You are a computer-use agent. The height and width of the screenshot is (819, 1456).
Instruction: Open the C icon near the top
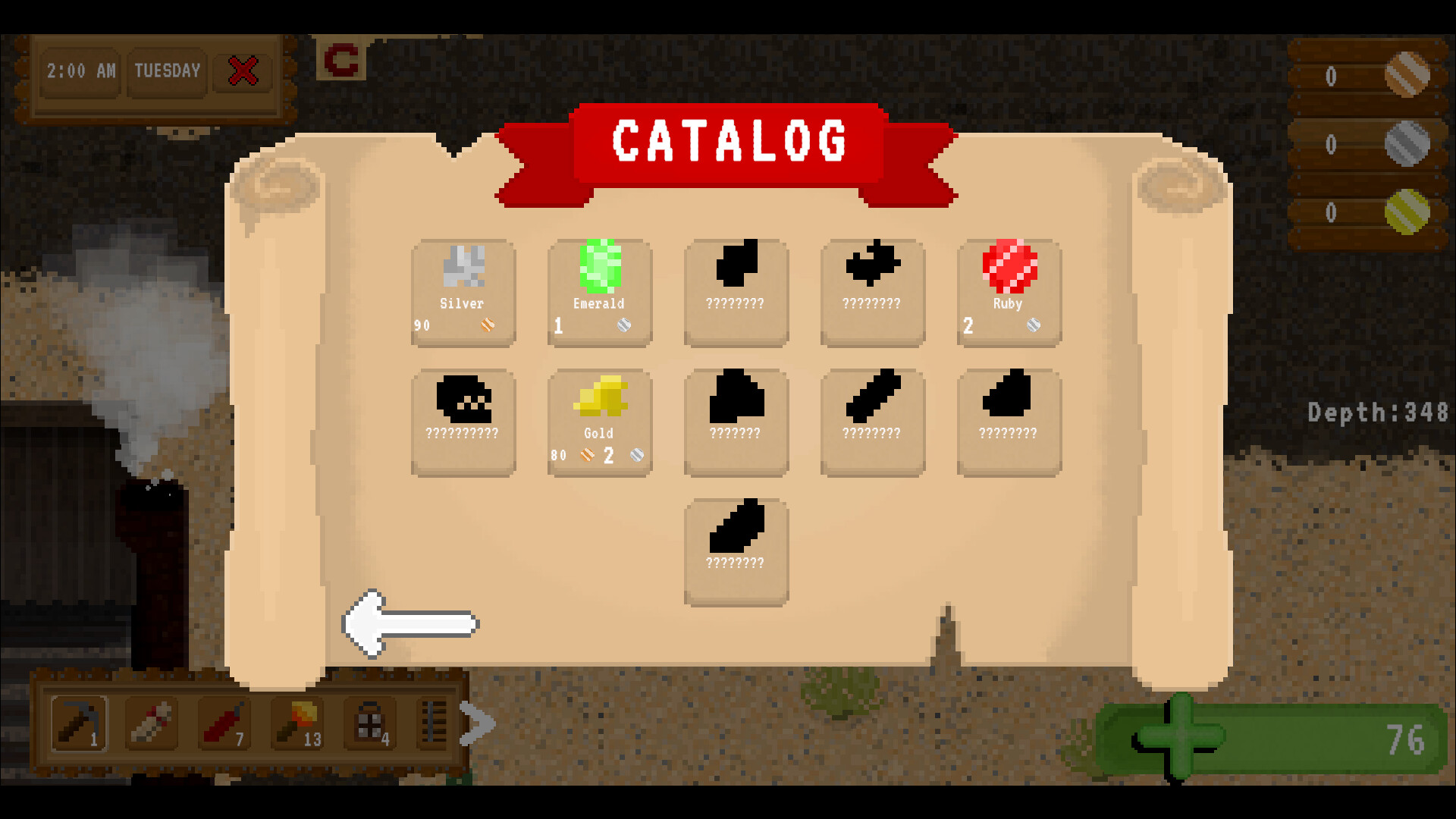click(x=341, y=59)
